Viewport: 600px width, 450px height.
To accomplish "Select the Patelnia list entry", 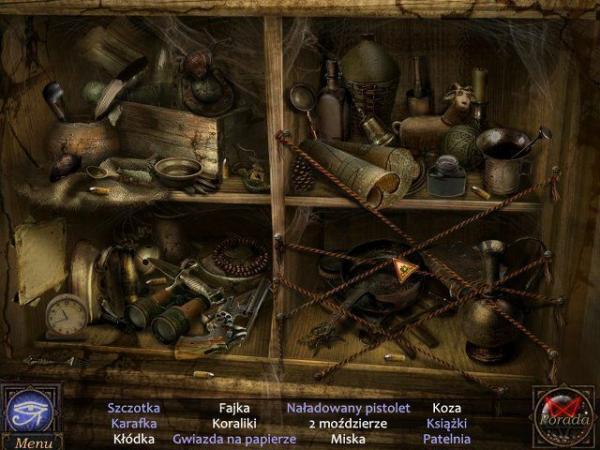I will (446, 438).
